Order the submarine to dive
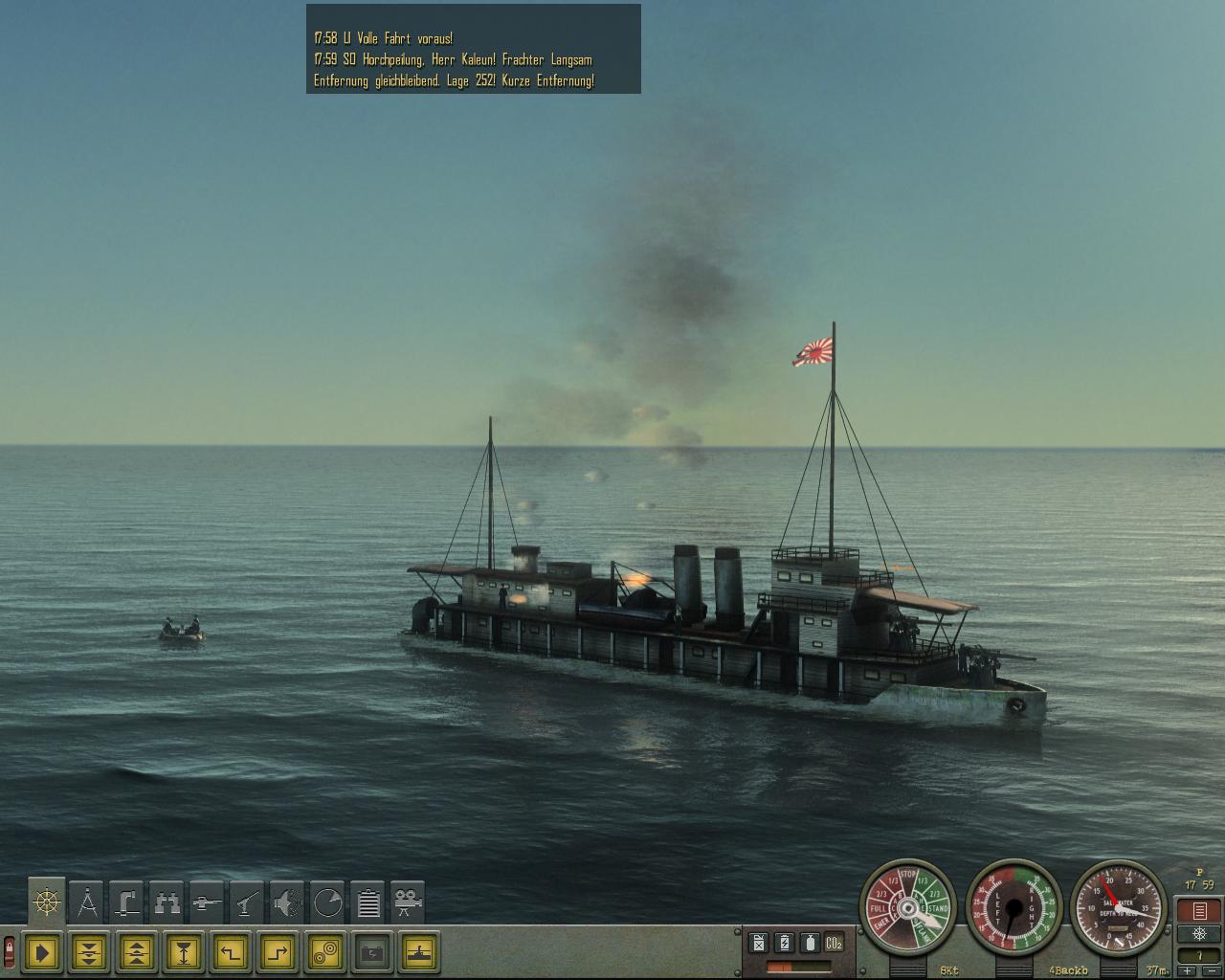The width and height of the screenshot is (1225, 980). coord(90,952)
